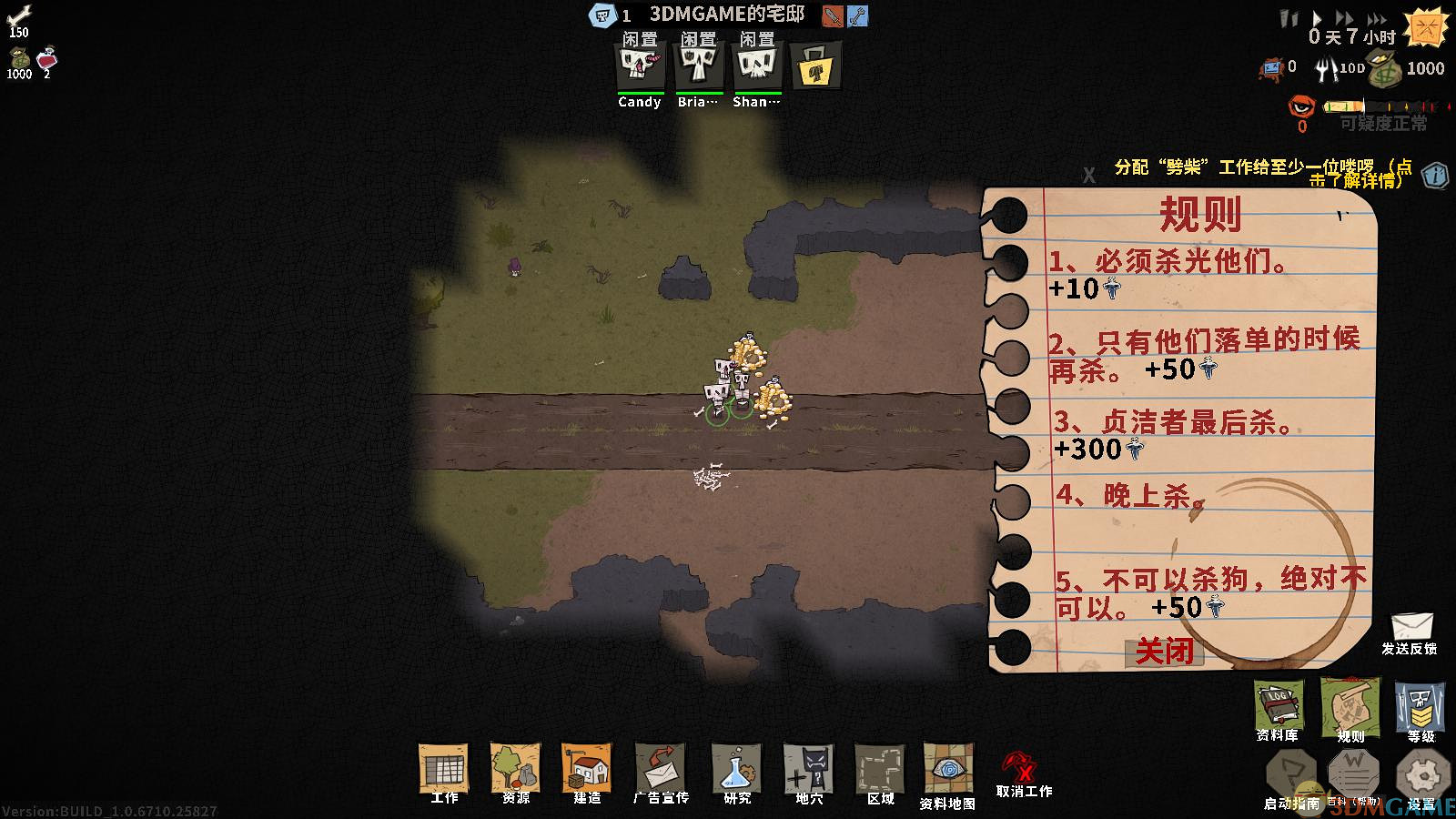Close the rules note with 关闭
This screenshot has height=819, width=1456.
tap(1164, 651)
